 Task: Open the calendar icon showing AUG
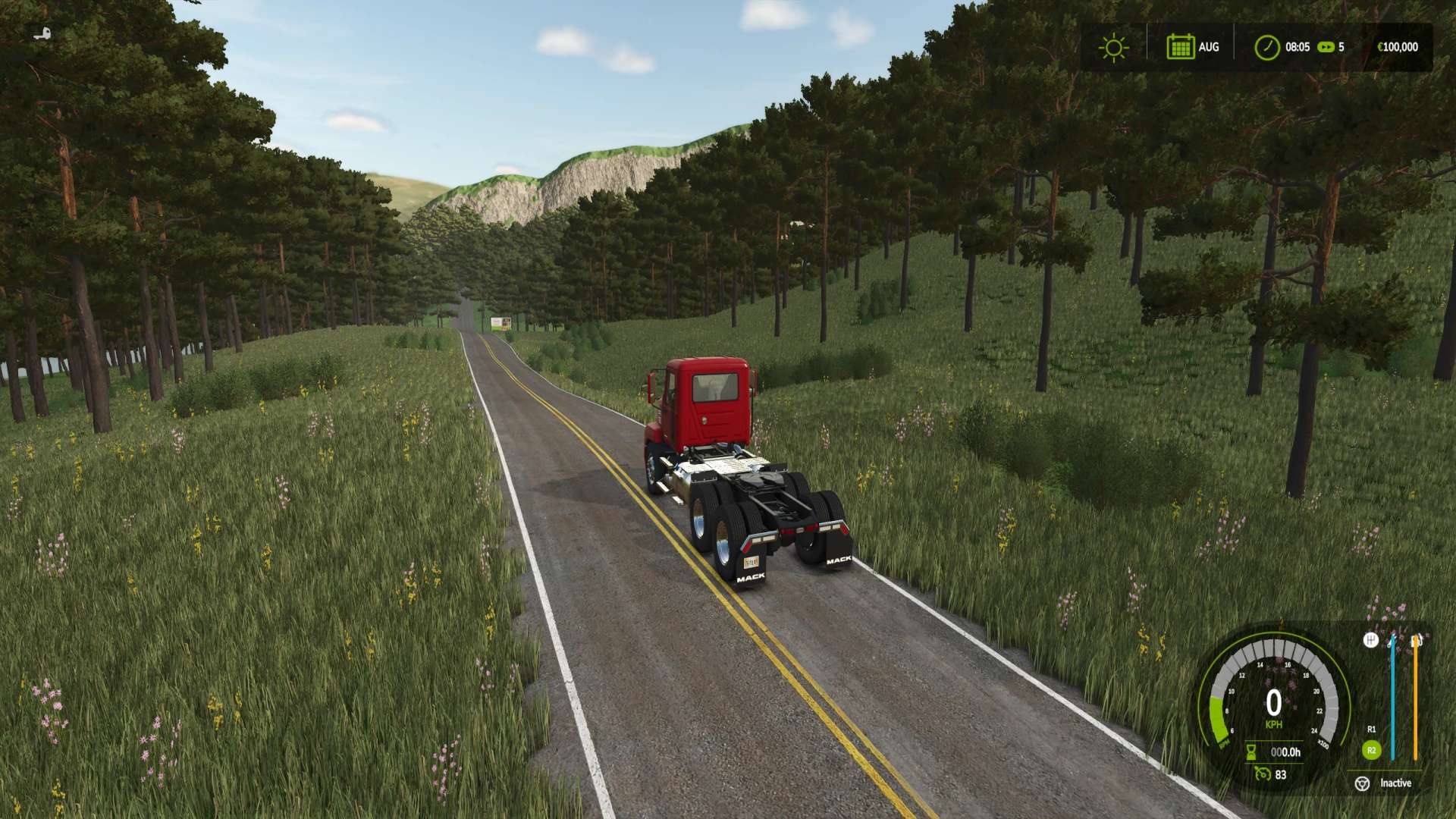coord(1180,47)
